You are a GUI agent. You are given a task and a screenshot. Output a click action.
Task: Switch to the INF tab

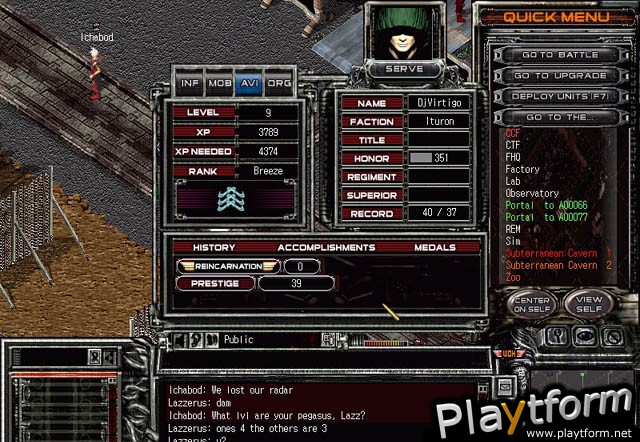tap(189, 84)
